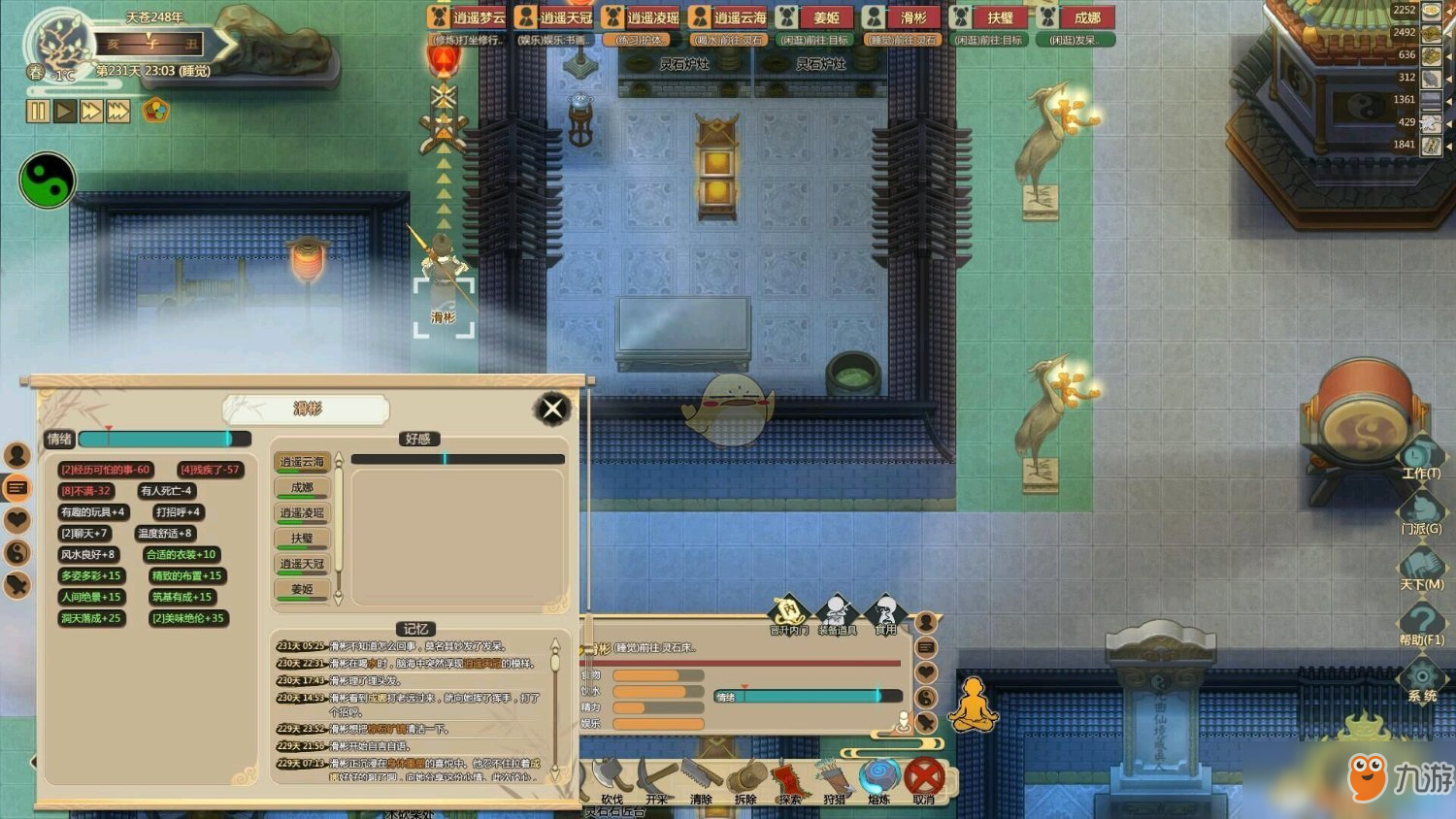Open the 工作(T) work menu
1456x819 pixels.
[x=1421, y=458]
